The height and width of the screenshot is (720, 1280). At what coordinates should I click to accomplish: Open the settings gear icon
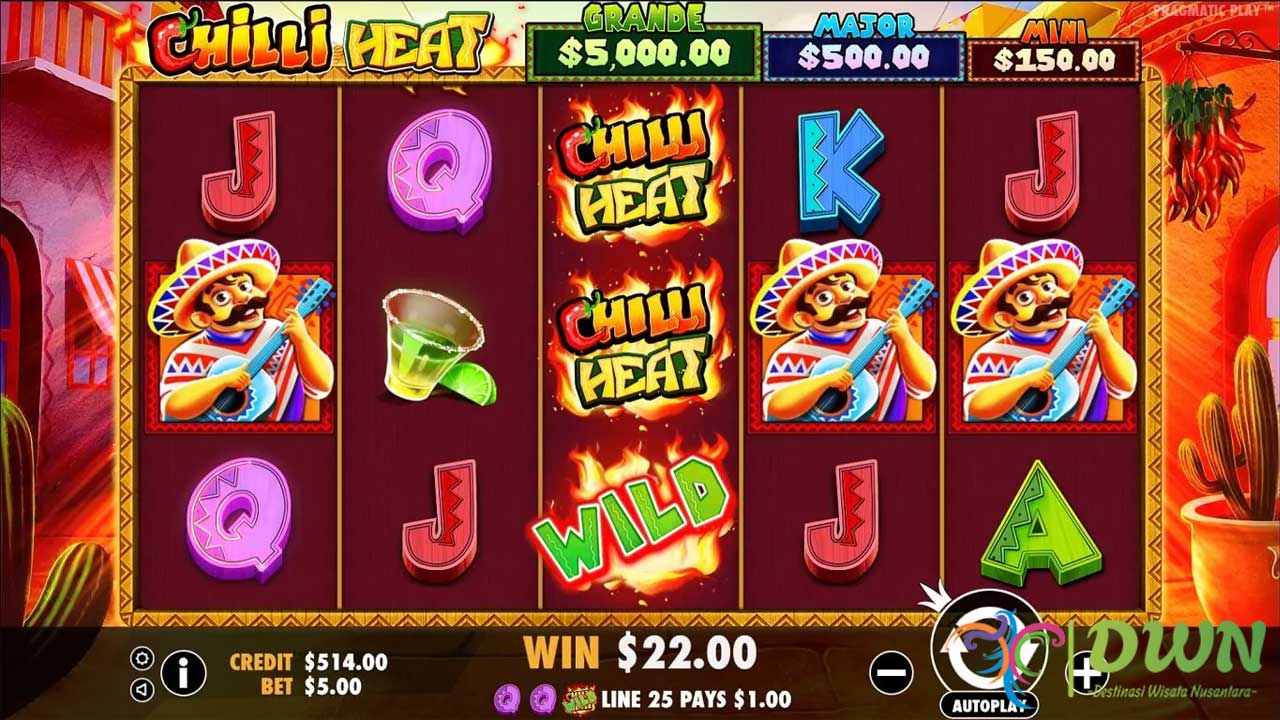[x=142, y=658]
